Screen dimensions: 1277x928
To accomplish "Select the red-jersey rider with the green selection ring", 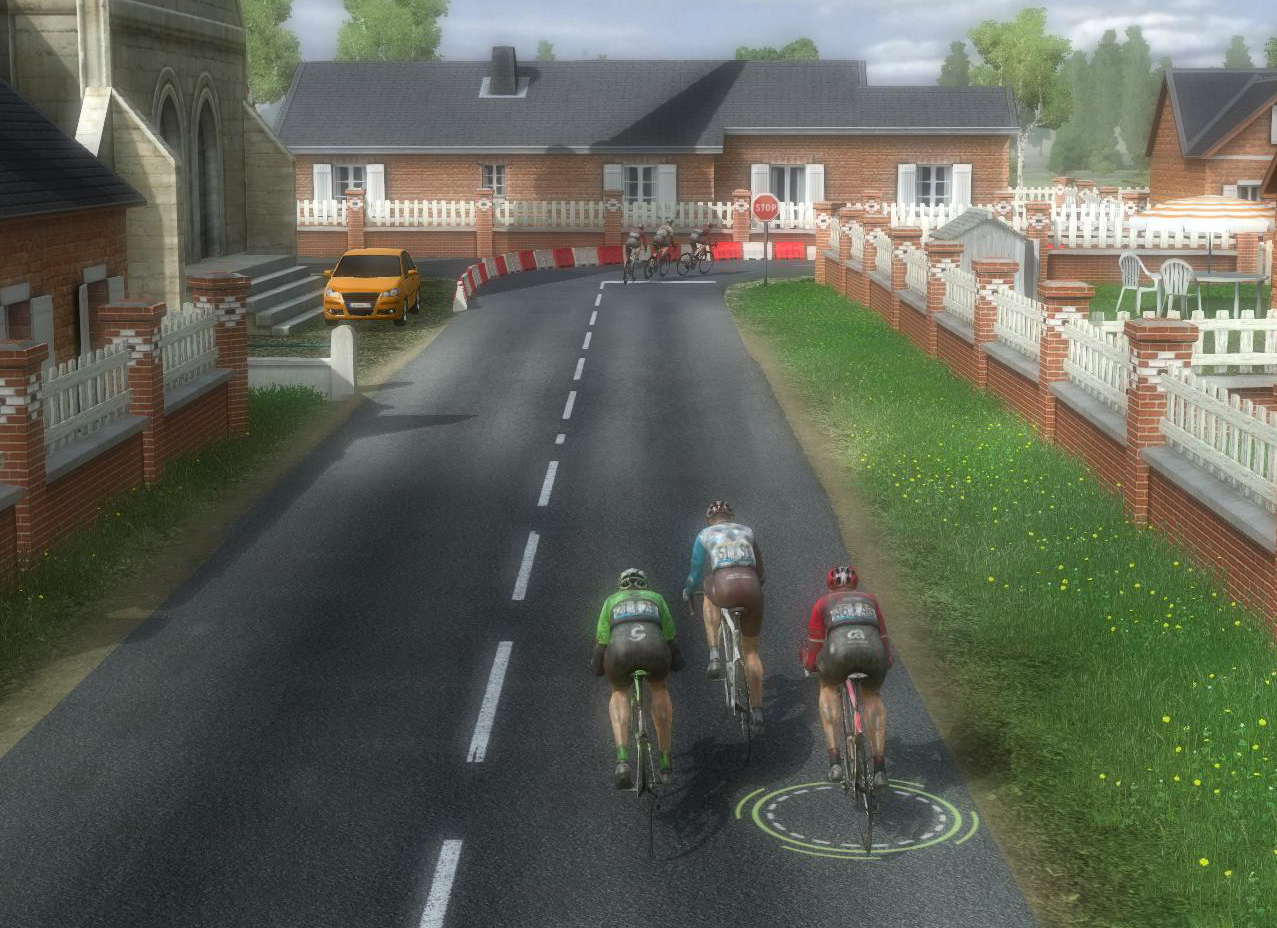I will (848, 650).
